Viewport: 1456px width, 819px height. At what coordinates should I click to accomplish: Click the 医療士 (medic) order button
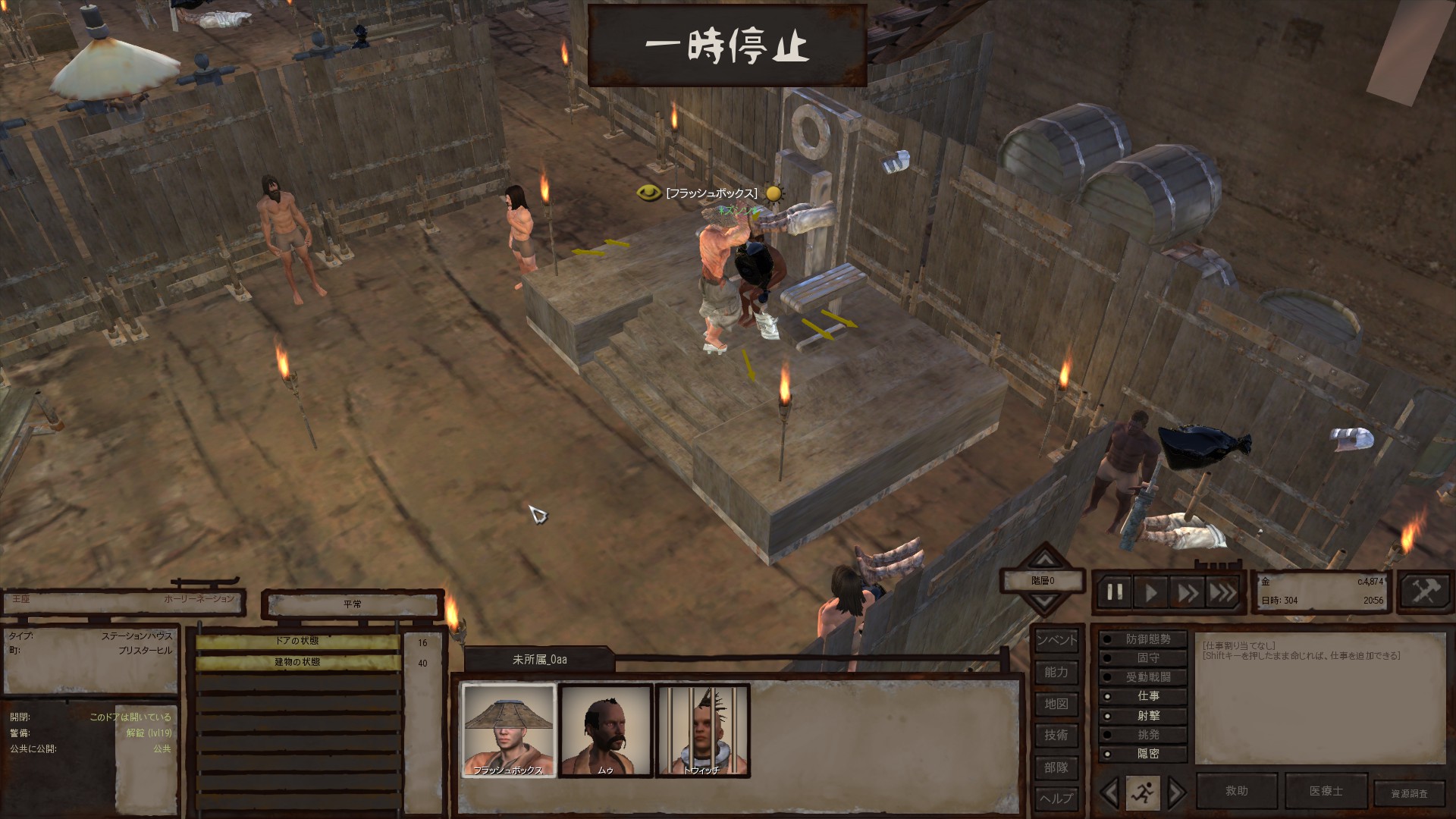(x=1326, y=791)
